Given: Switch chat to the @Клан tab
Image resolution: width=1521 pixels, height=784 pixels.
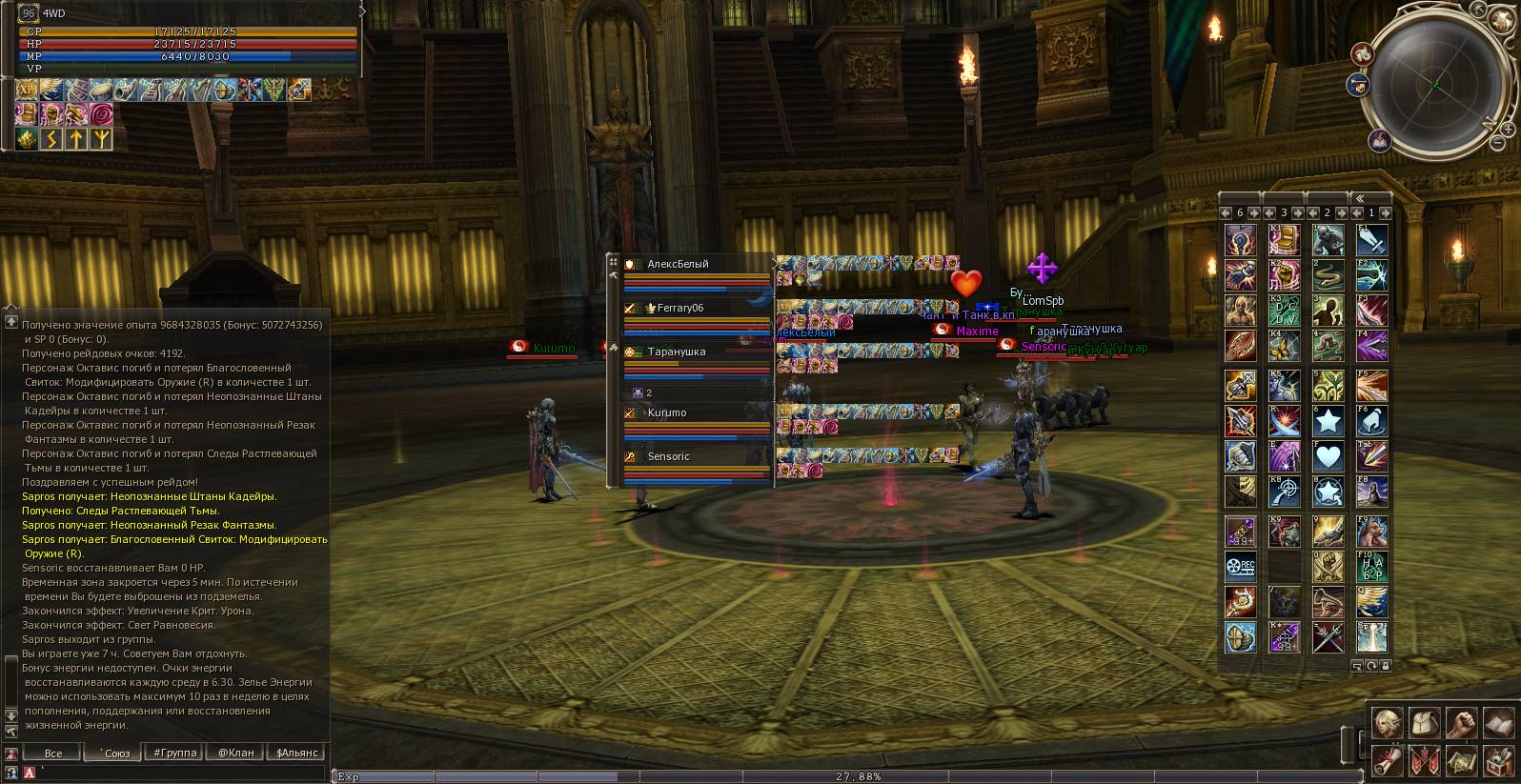Looking at the screenshot, I should pyautogui.click(x=235, y=753).
